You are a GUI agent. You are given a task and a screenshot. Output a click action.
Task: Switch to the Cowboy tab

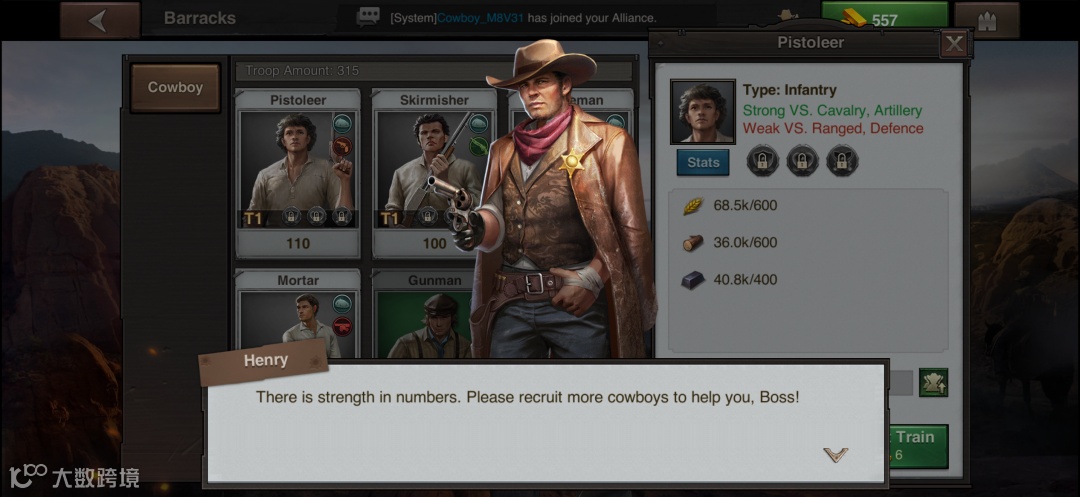click(x=175, y=88)
